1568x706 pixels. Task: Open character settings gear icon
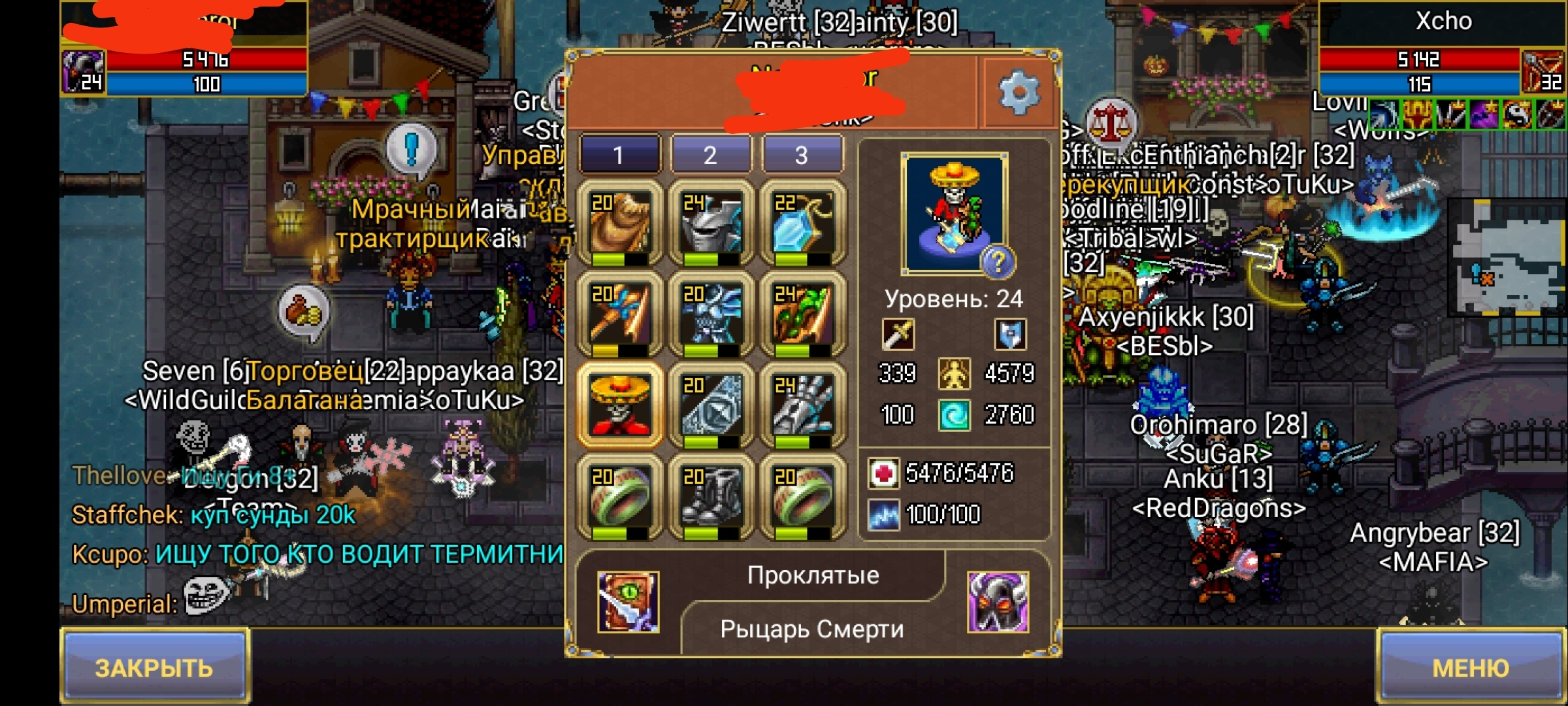click(x=1019, y=93)
